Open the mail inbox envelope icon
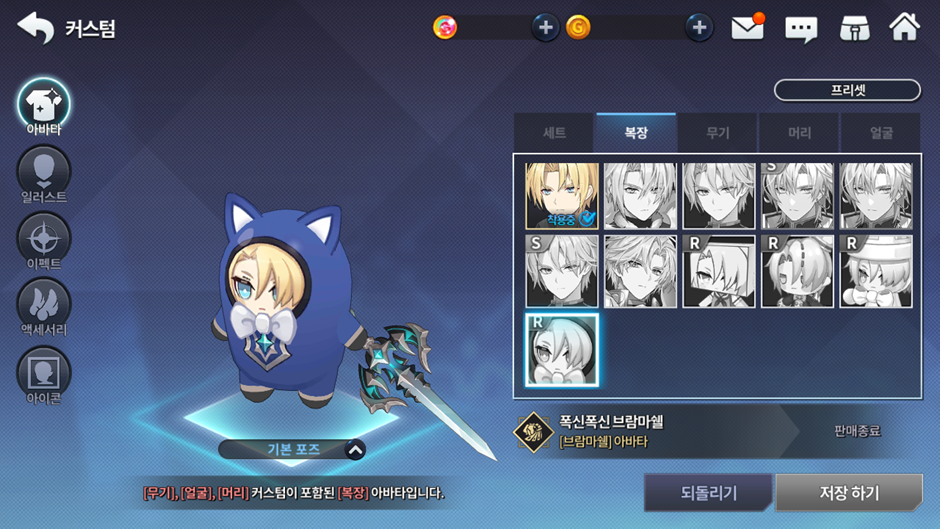Viewport: 940px width, 529px height. click(x=747, y=28)
